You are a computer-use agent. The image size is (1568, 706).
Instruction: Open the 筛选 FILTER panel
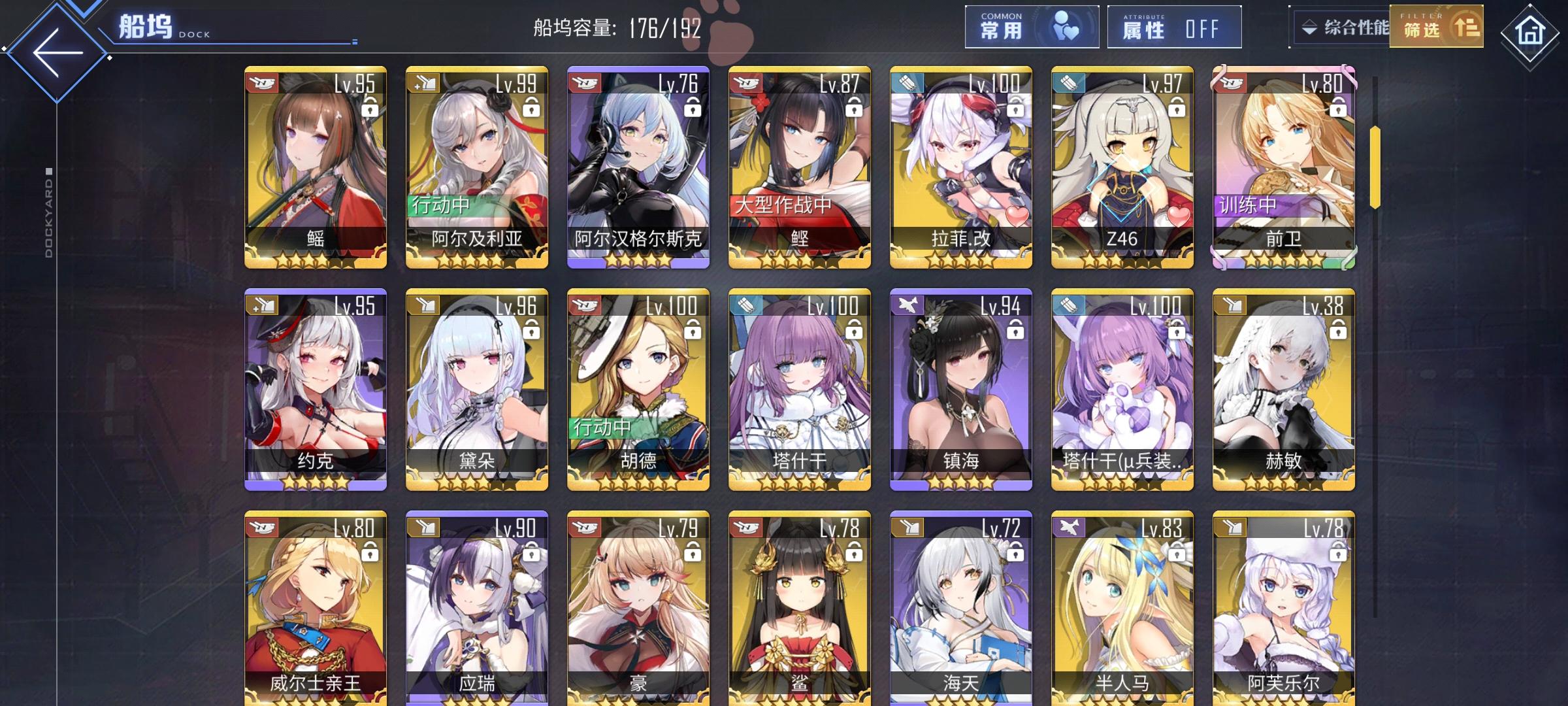click(1435, 29)
